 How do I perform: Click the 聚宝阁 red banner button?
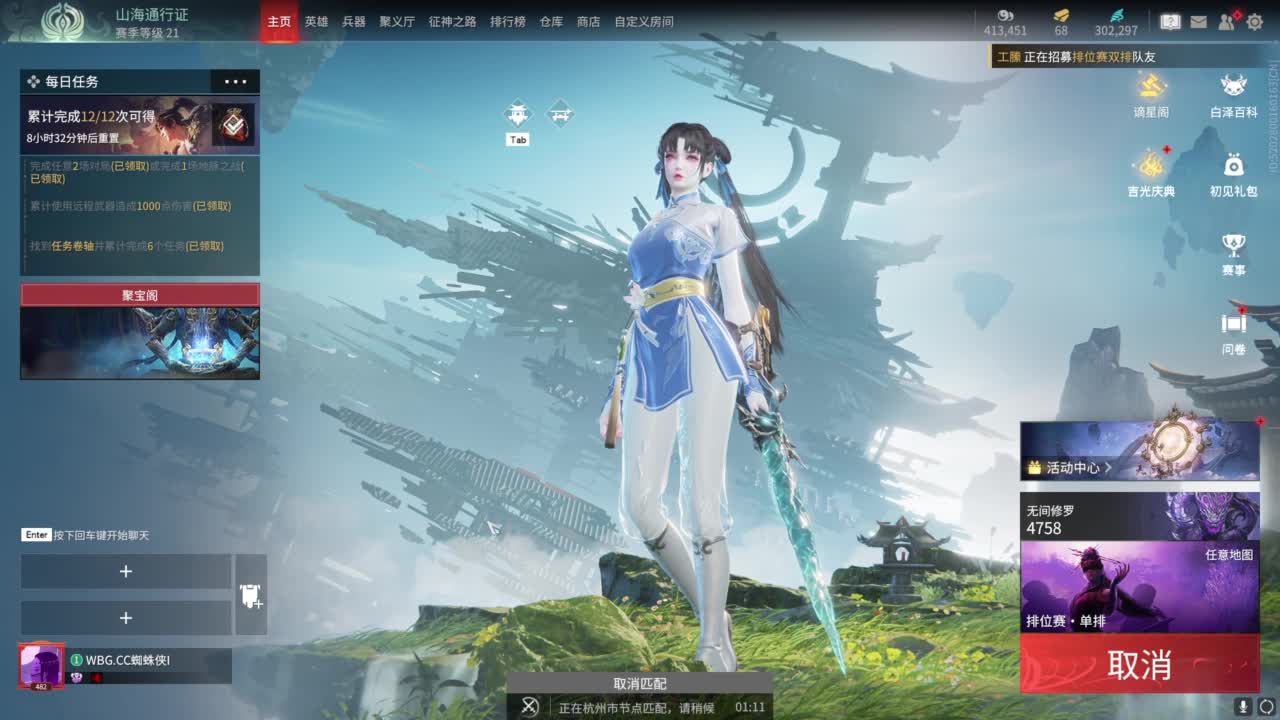pos(139,294)
